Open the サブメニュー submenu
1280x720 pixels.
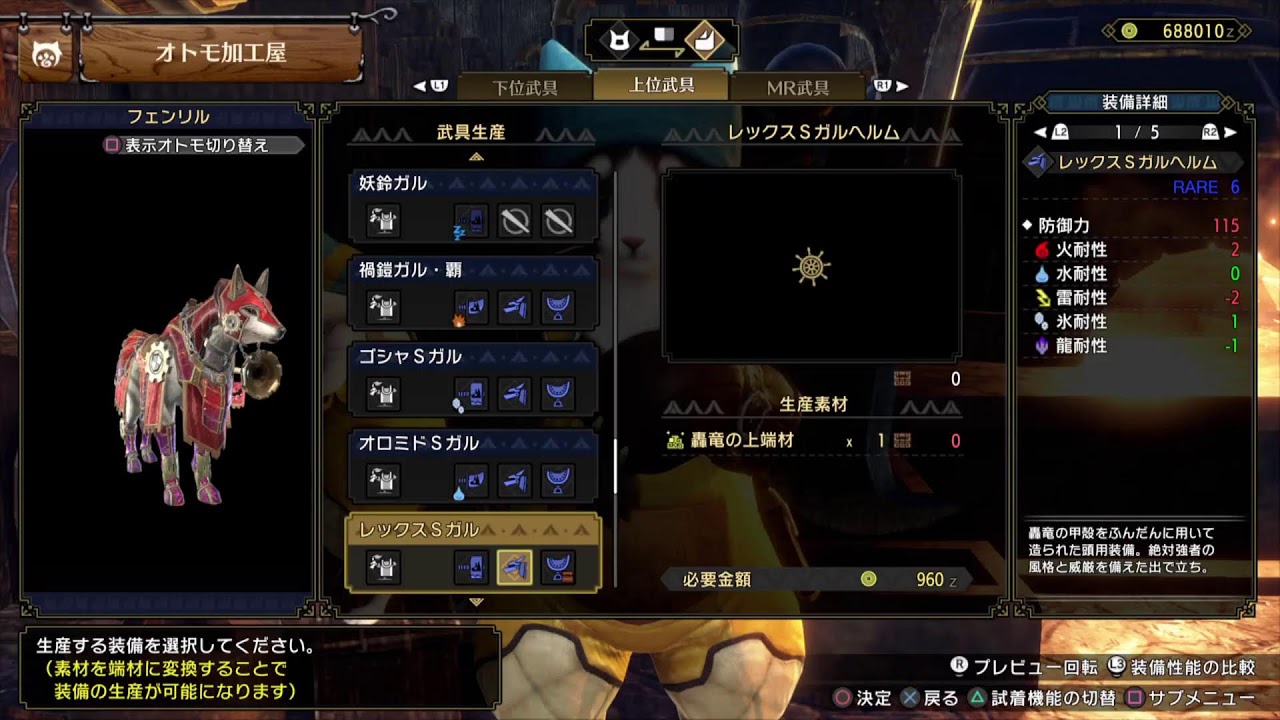pos(1190,697)
